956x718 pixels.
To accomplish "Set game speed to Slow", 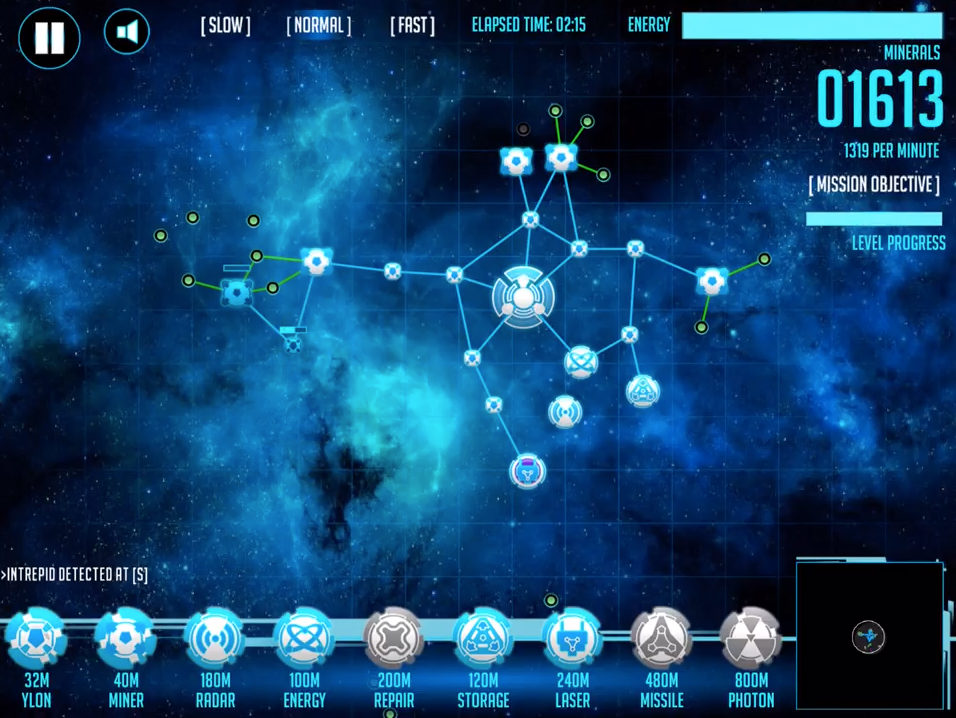I will click(x=226, y=25).
